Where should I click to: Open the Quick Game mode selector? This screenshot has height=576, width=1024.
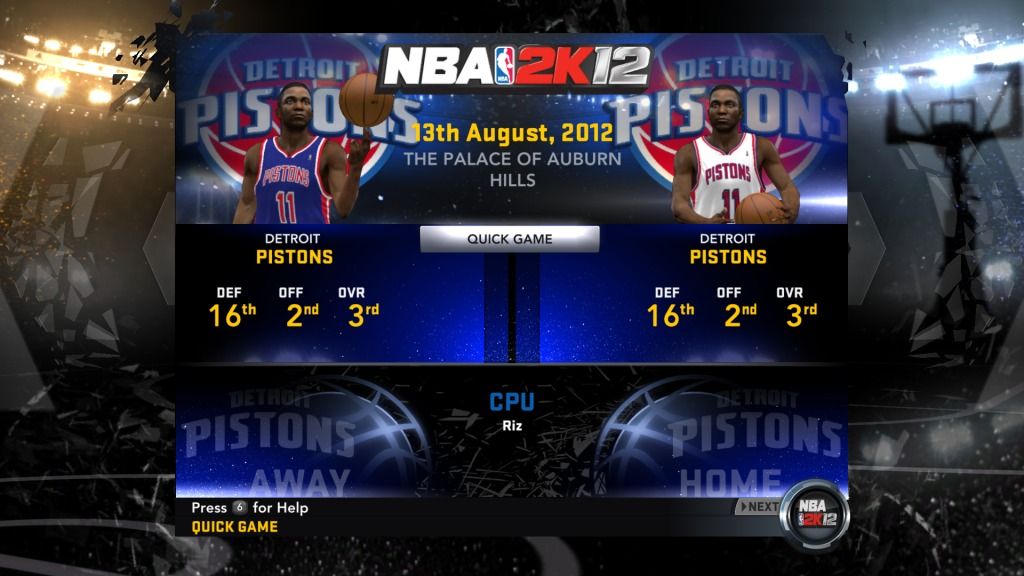click(x=509, y=239)
